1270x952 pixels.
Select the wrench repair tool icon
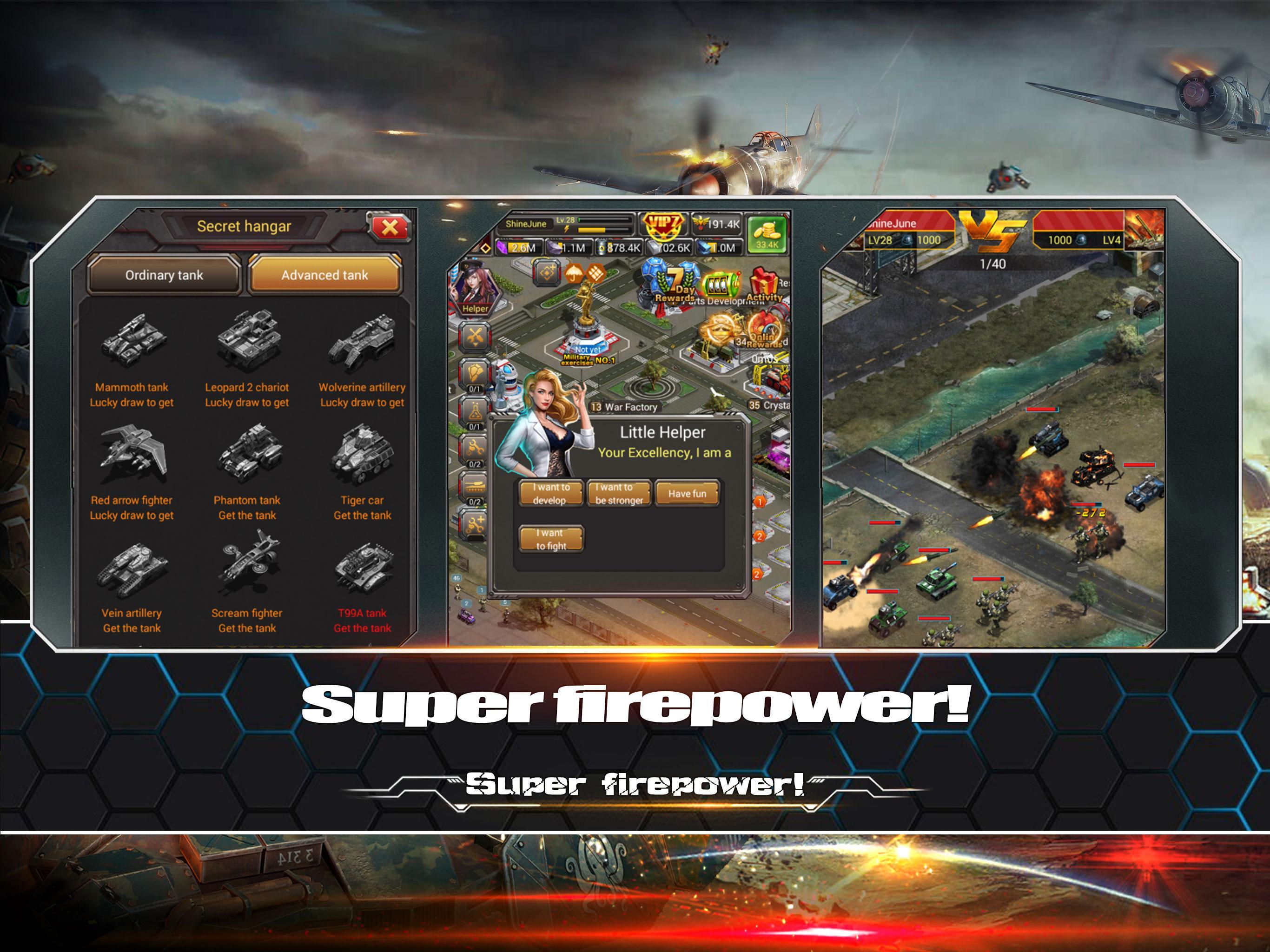point(475,336)
